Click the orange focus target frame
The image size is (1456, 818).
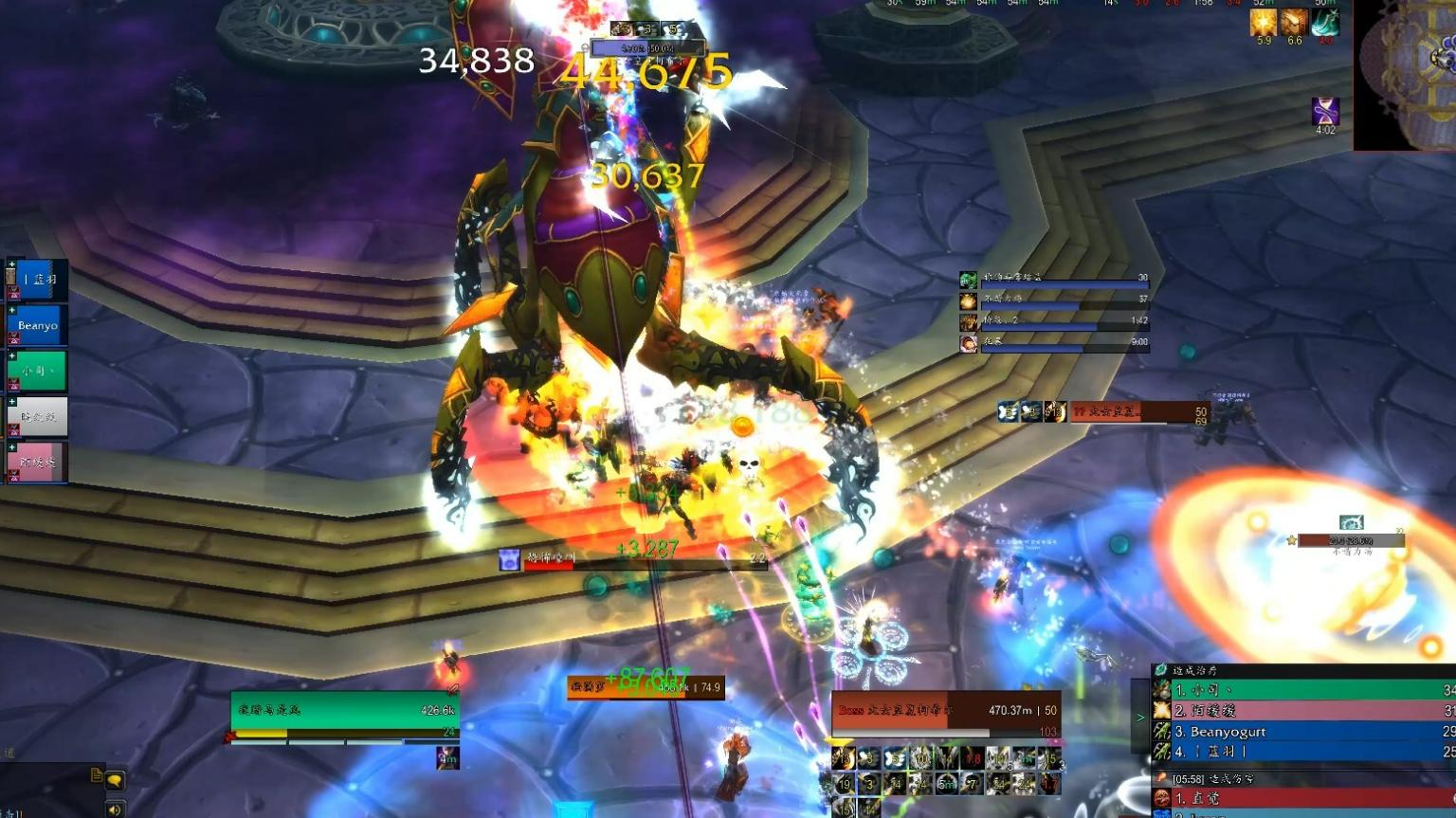pyautogui.click(x=646, y=687)
